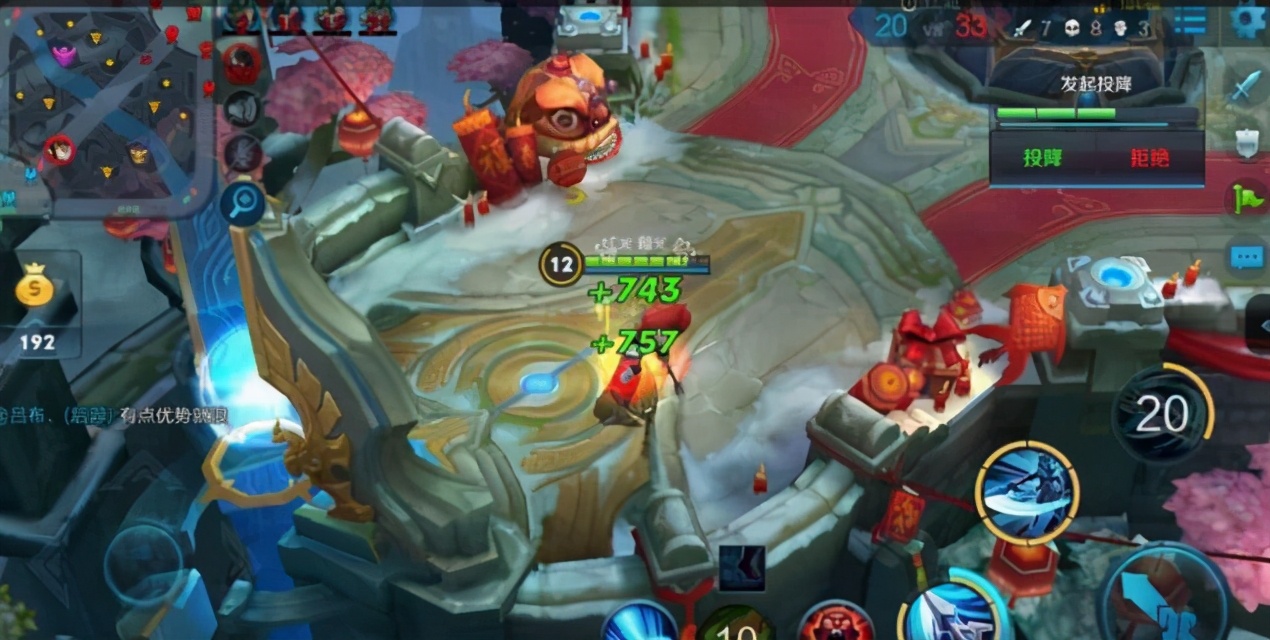Tap the magnifying glass button
Viewport: 1270px width, 640px height.
(x=243, y=203)
